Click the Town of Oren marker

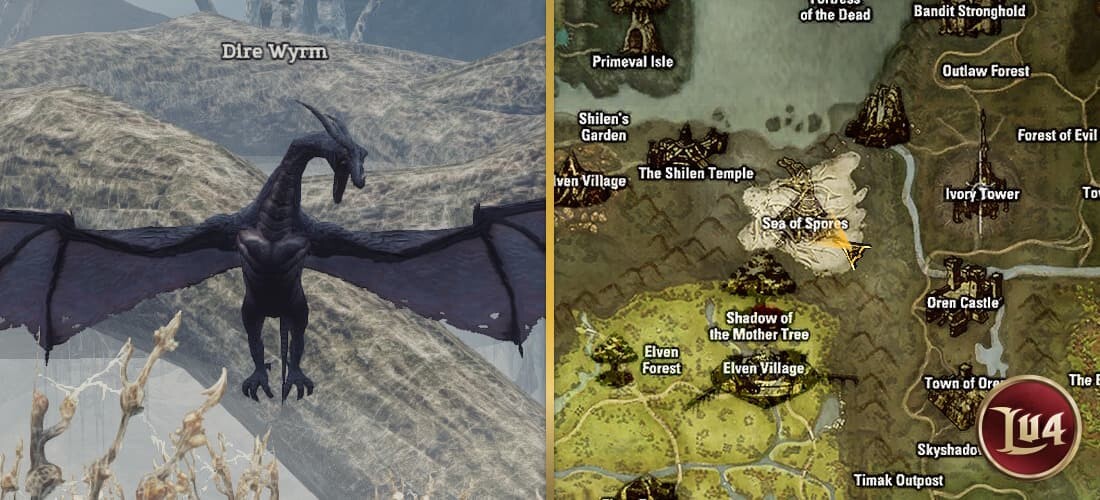962,383
